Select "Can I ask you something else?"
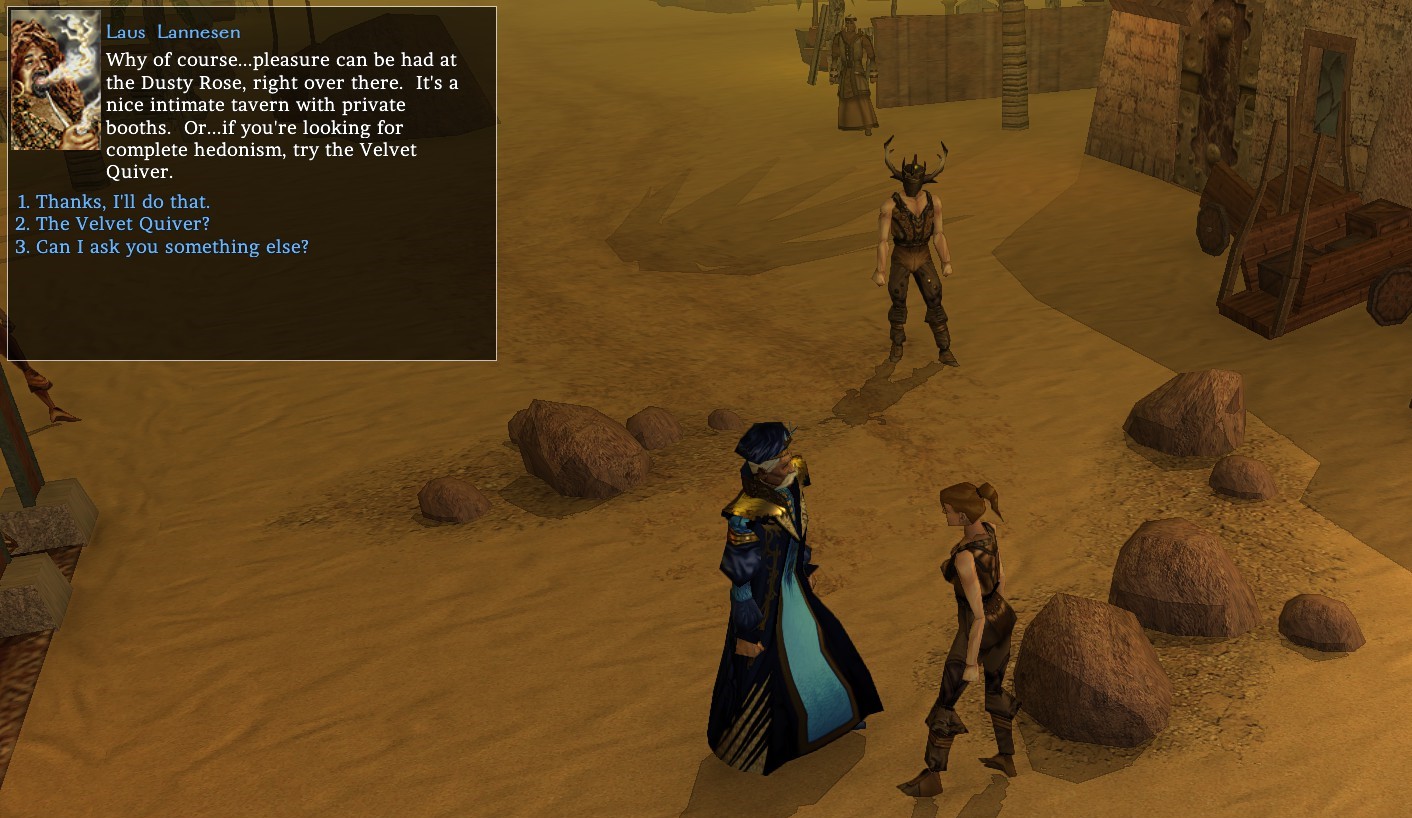 click(x=171, y=246)
